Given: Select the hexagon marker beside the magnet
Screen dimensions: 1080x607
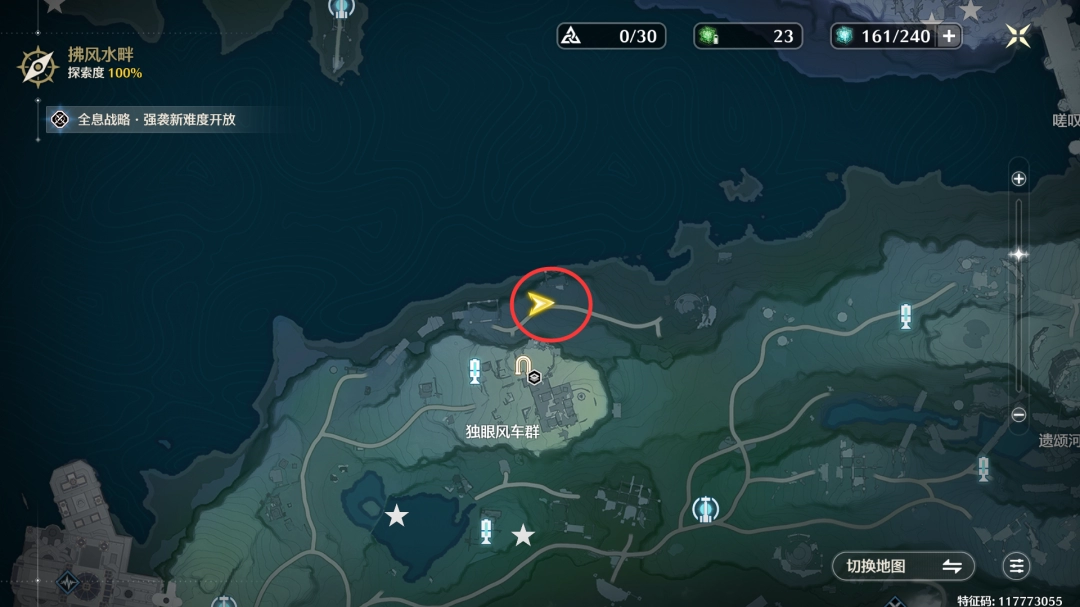Looking at the screenshot, I should [x=535, y=377].
